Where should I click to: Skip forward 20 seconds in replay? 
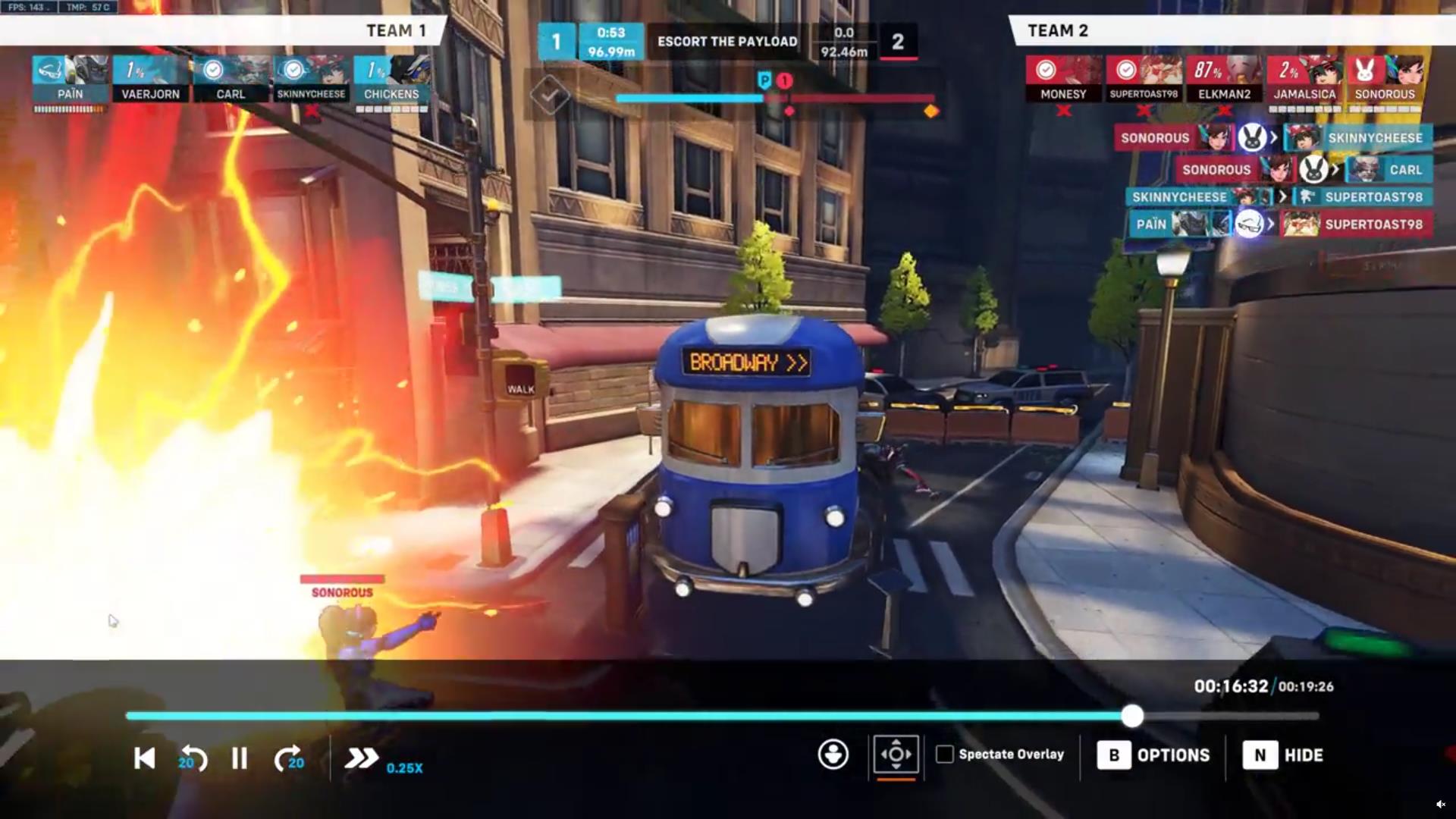tap(288, 758)
